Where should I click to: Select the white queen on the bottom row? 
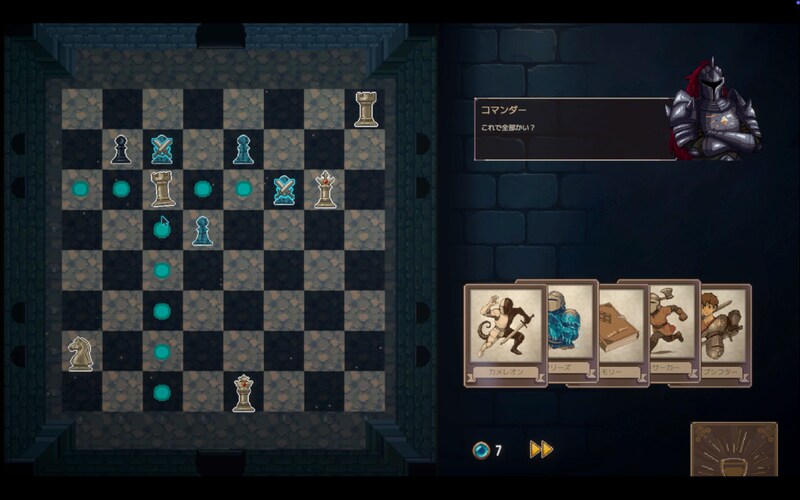[243, 392]
